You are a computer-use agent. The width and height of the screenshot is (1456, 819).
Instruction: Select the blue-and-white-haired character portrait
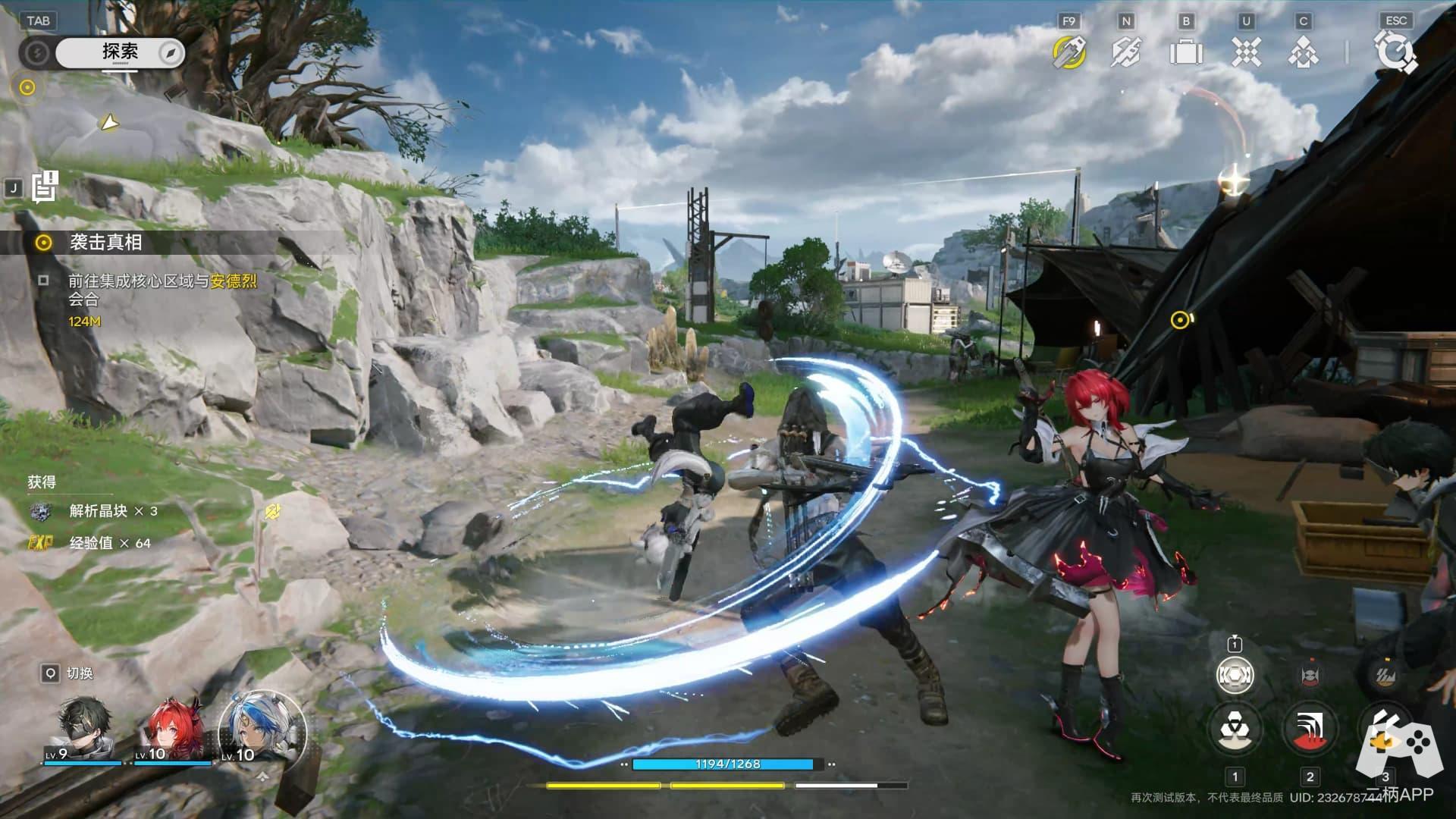click(x=260, y=728)
